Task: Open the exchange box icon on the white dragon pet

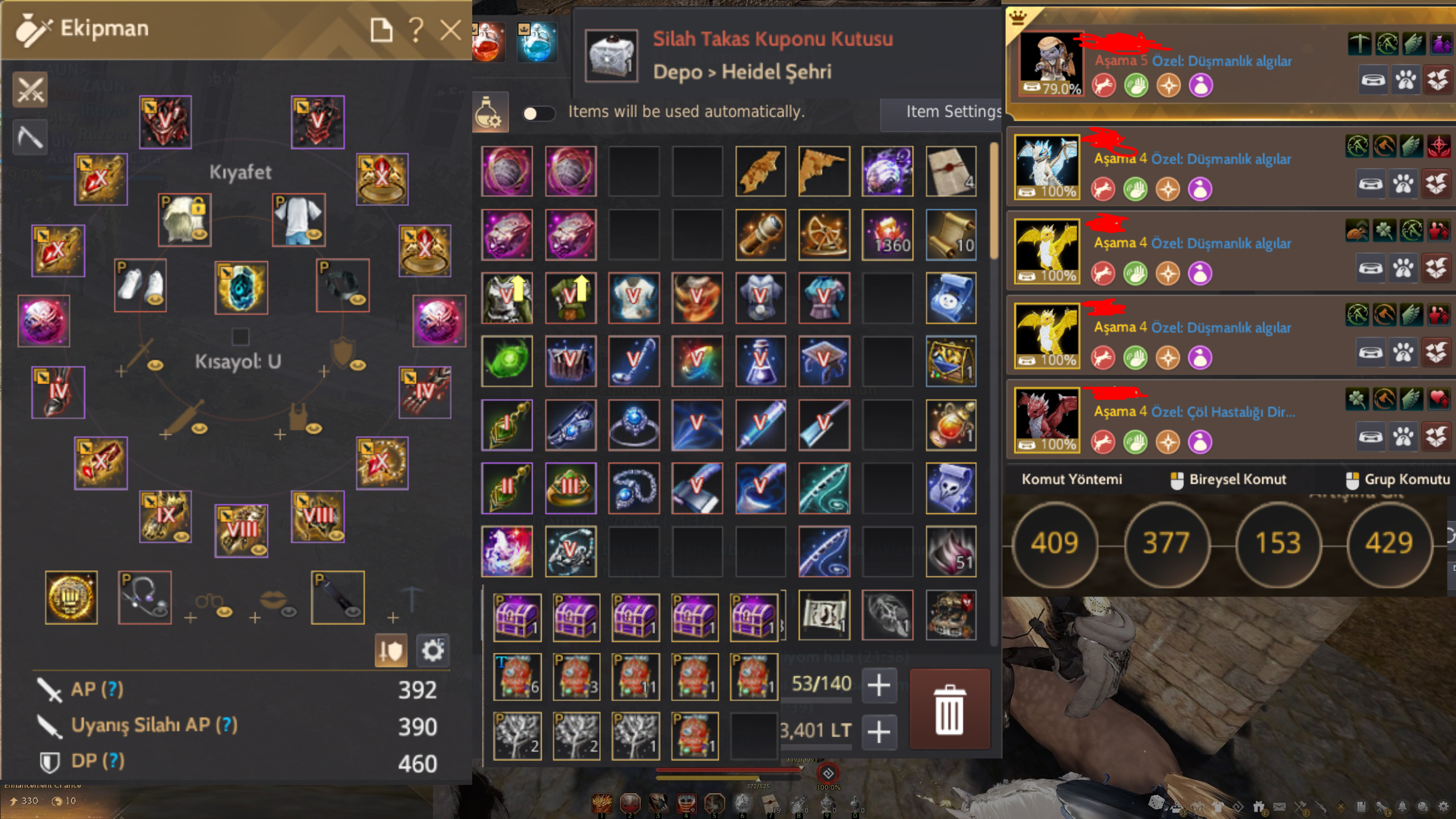Action: 1438,184
